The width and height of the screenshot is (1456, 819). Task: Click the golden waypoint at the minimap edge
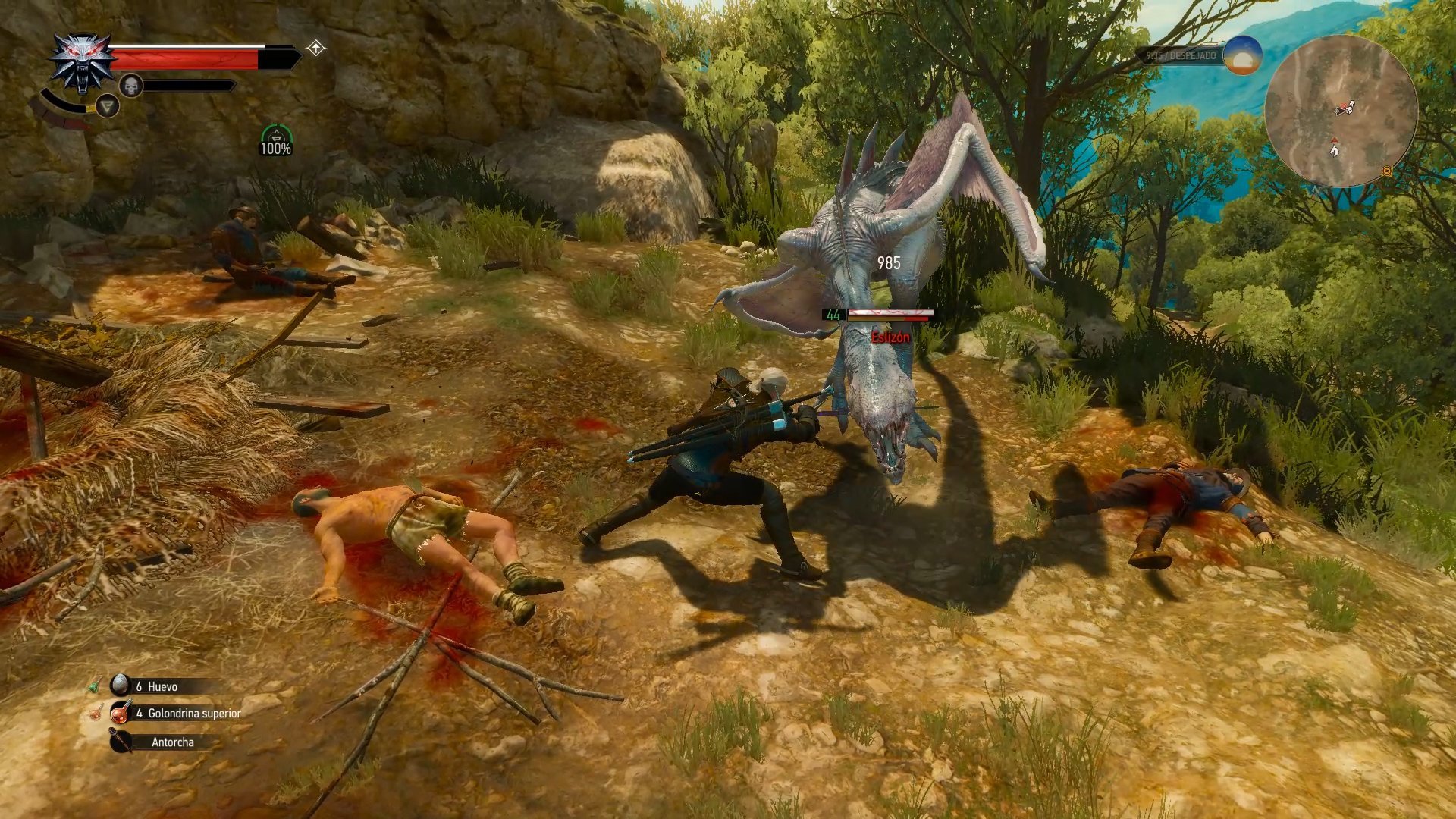point(1387,171)
